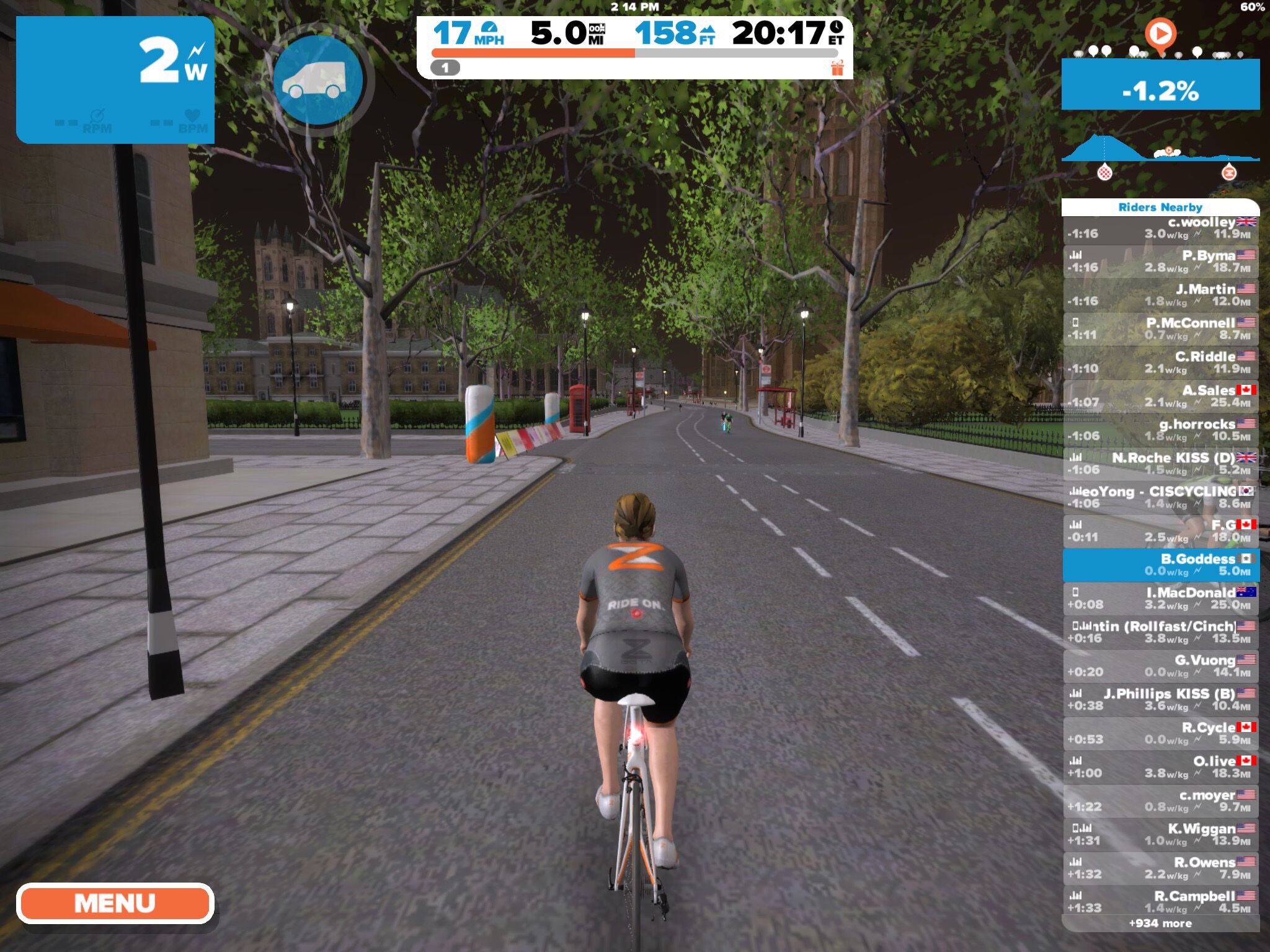Choose G.Vuong from nearby riders
The image size is (1270, 952).
click(x=1160, y=666)
